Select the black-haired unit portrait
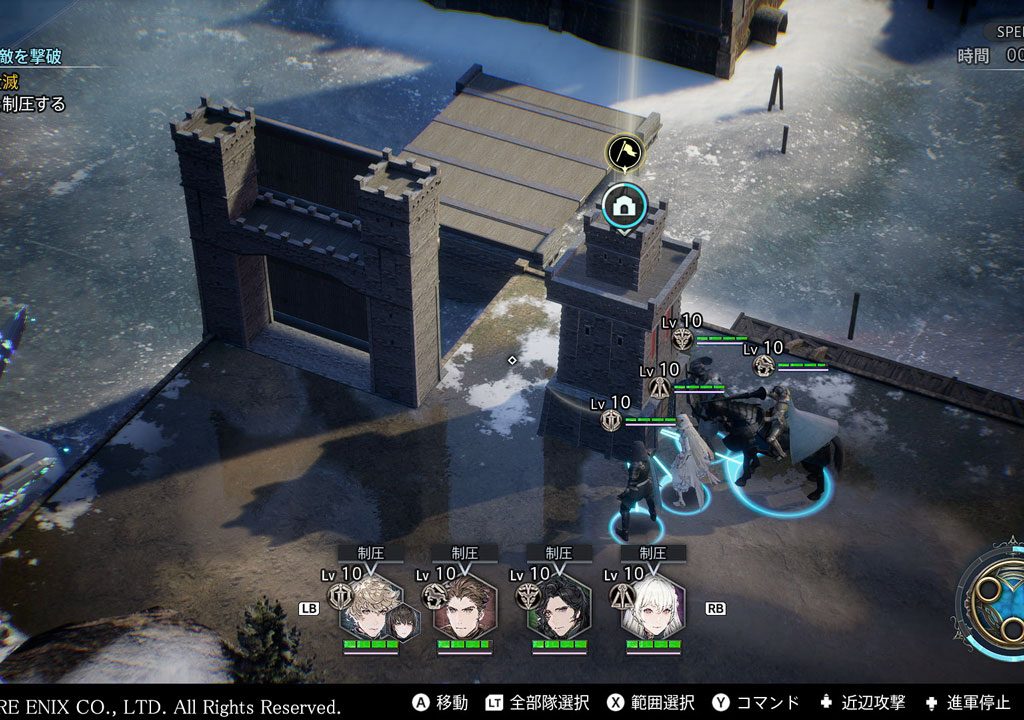 (x=559, y=608)
